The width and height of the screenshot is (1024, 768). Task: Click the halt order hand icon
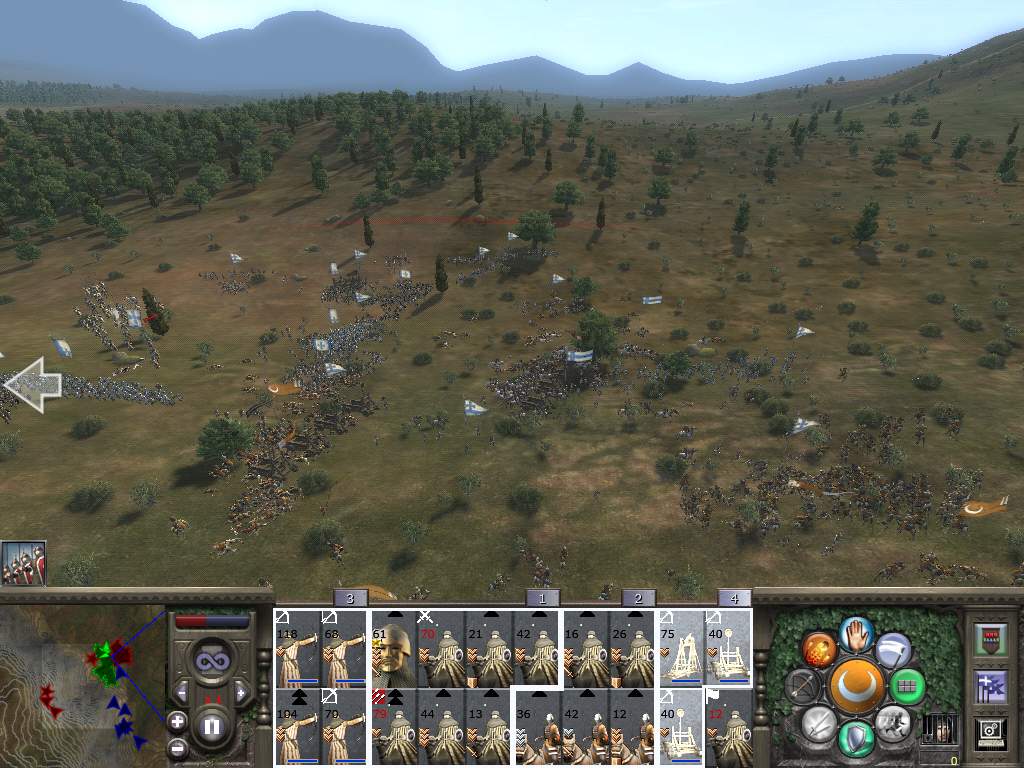tap(857, 633)
